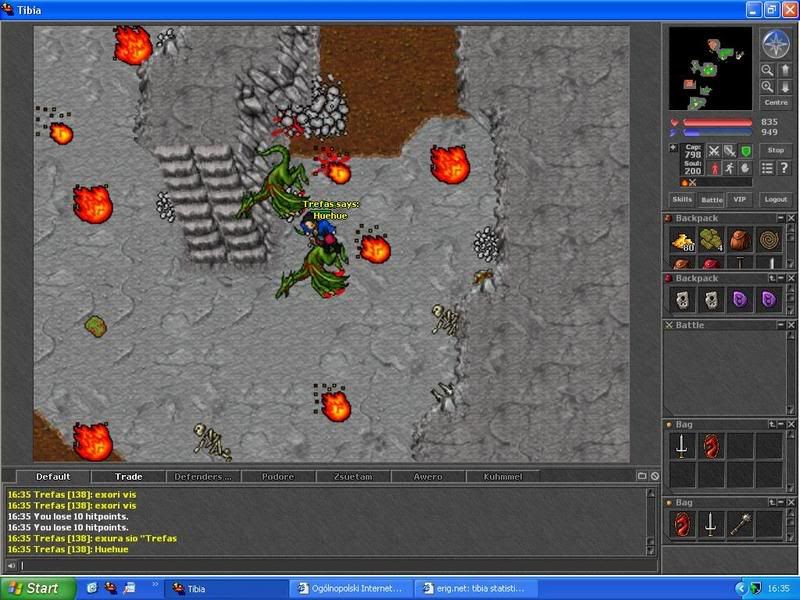Click the Battle list button
Viewport: 800px width, 600px height.
coord(711,199)
